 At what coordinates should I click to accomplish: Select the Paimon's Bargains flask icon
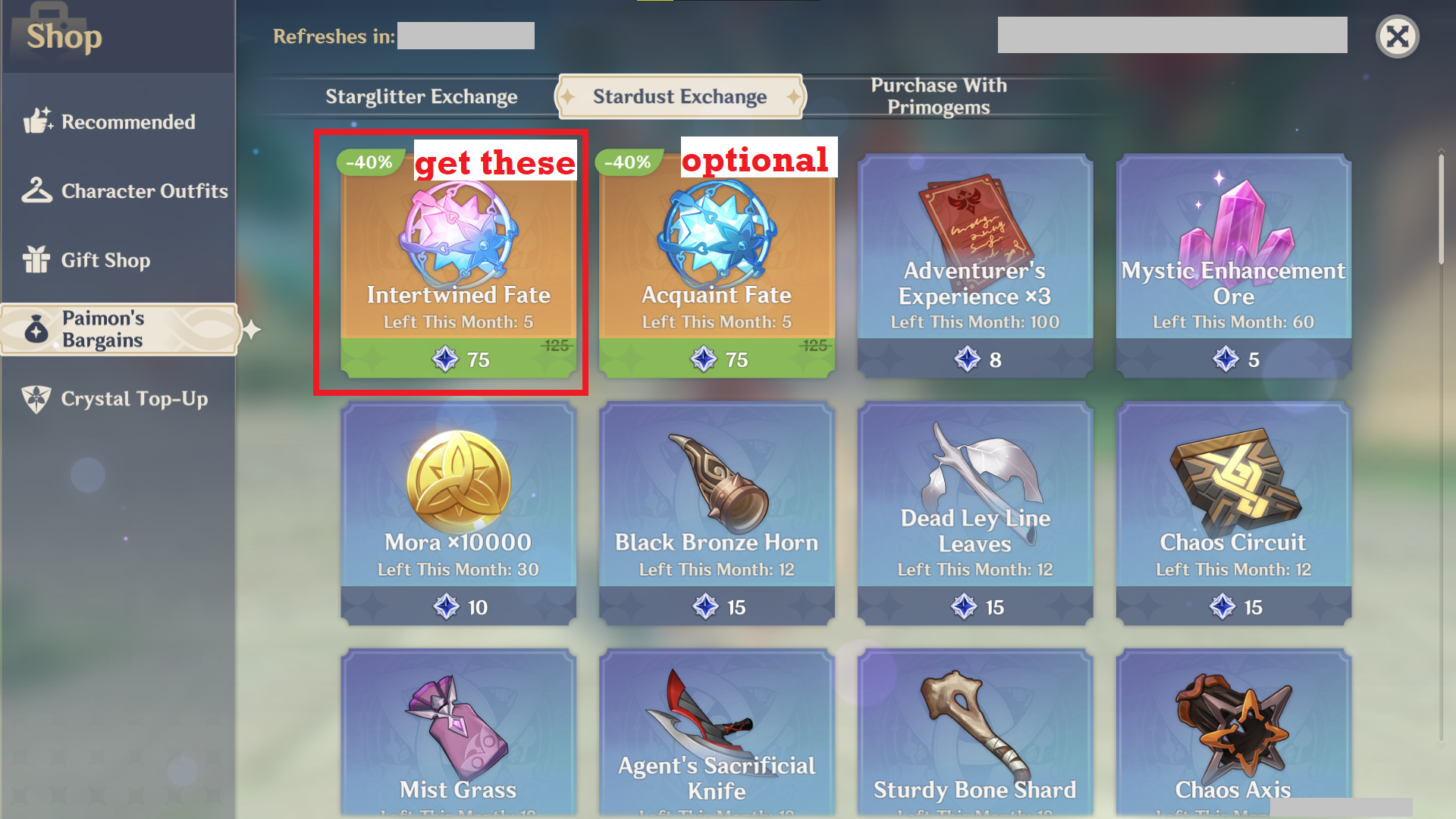click(38, 329)
